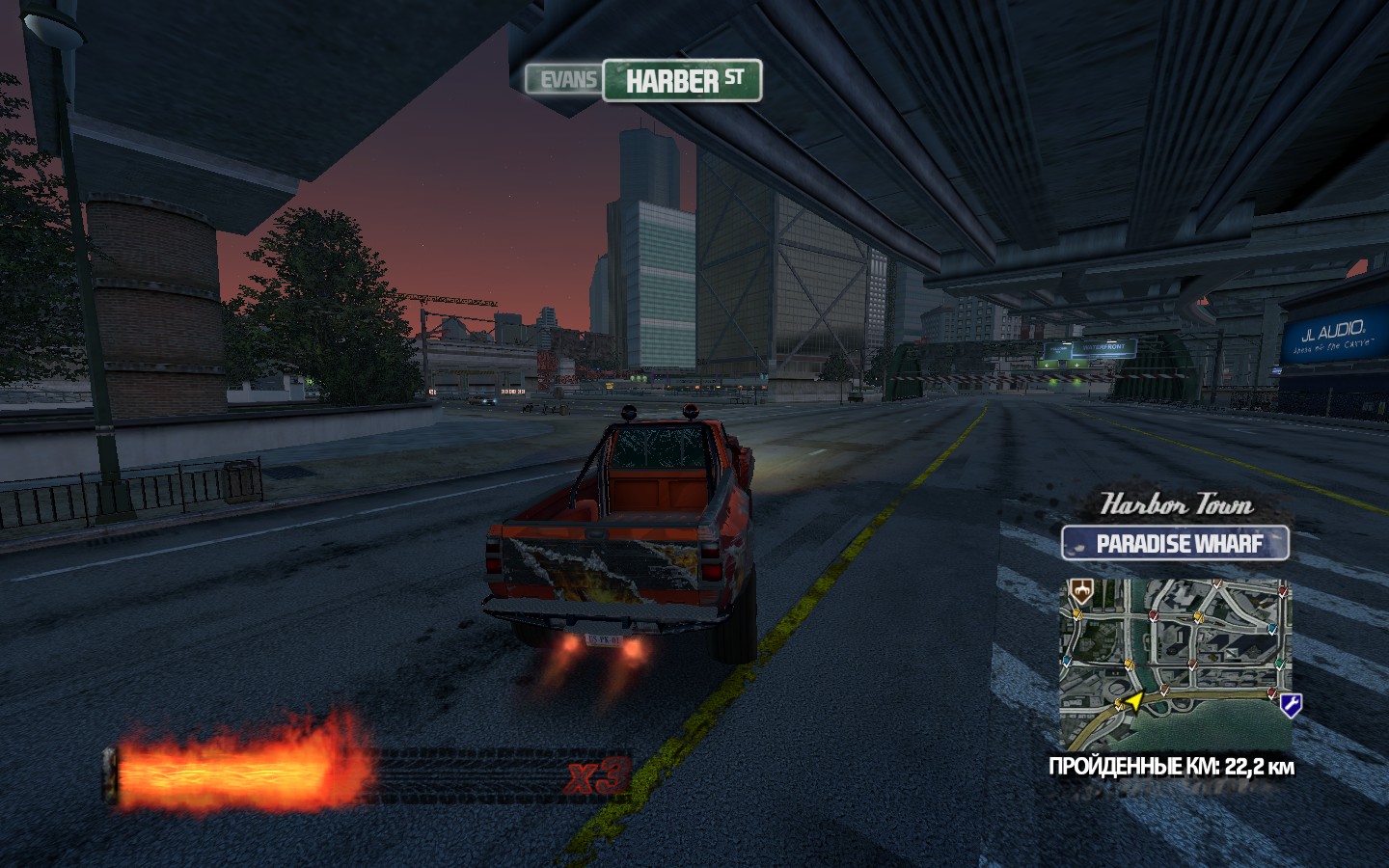Click the Evans cross-street sign
1389x868 pixels.
pos(565,80)
